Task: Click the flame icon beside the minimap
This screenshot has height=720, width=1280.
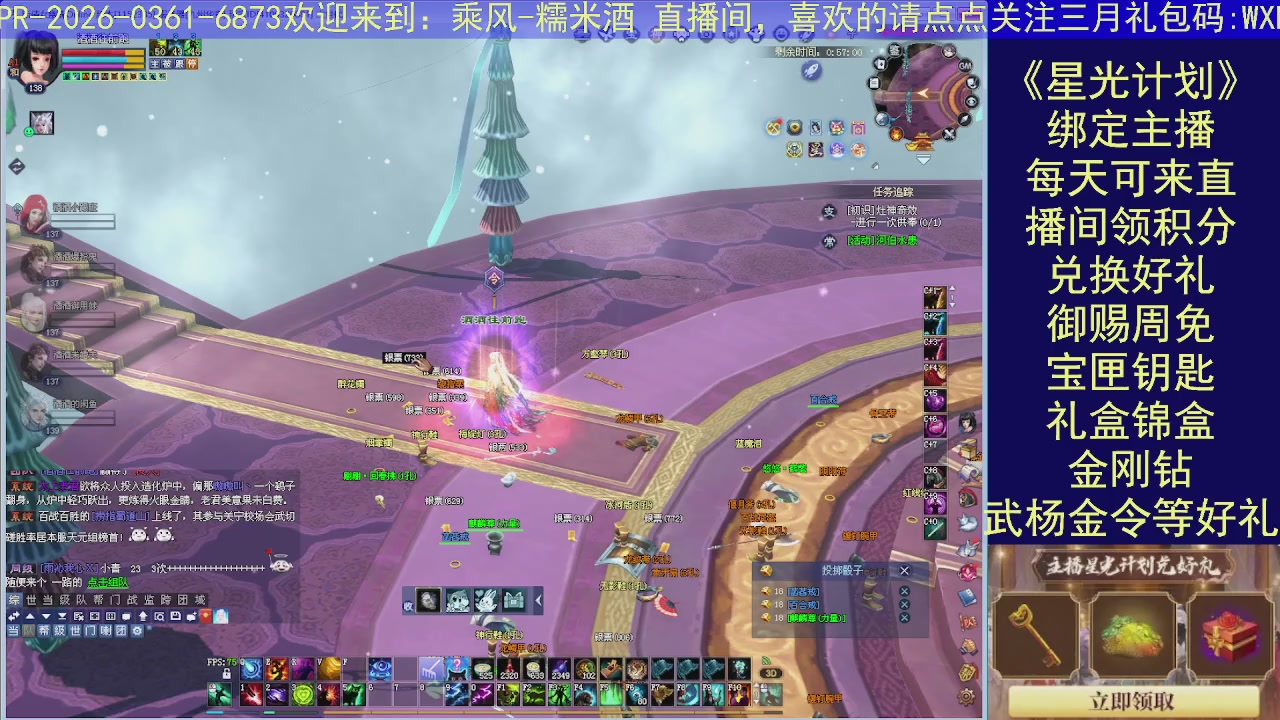Action: 896,134
